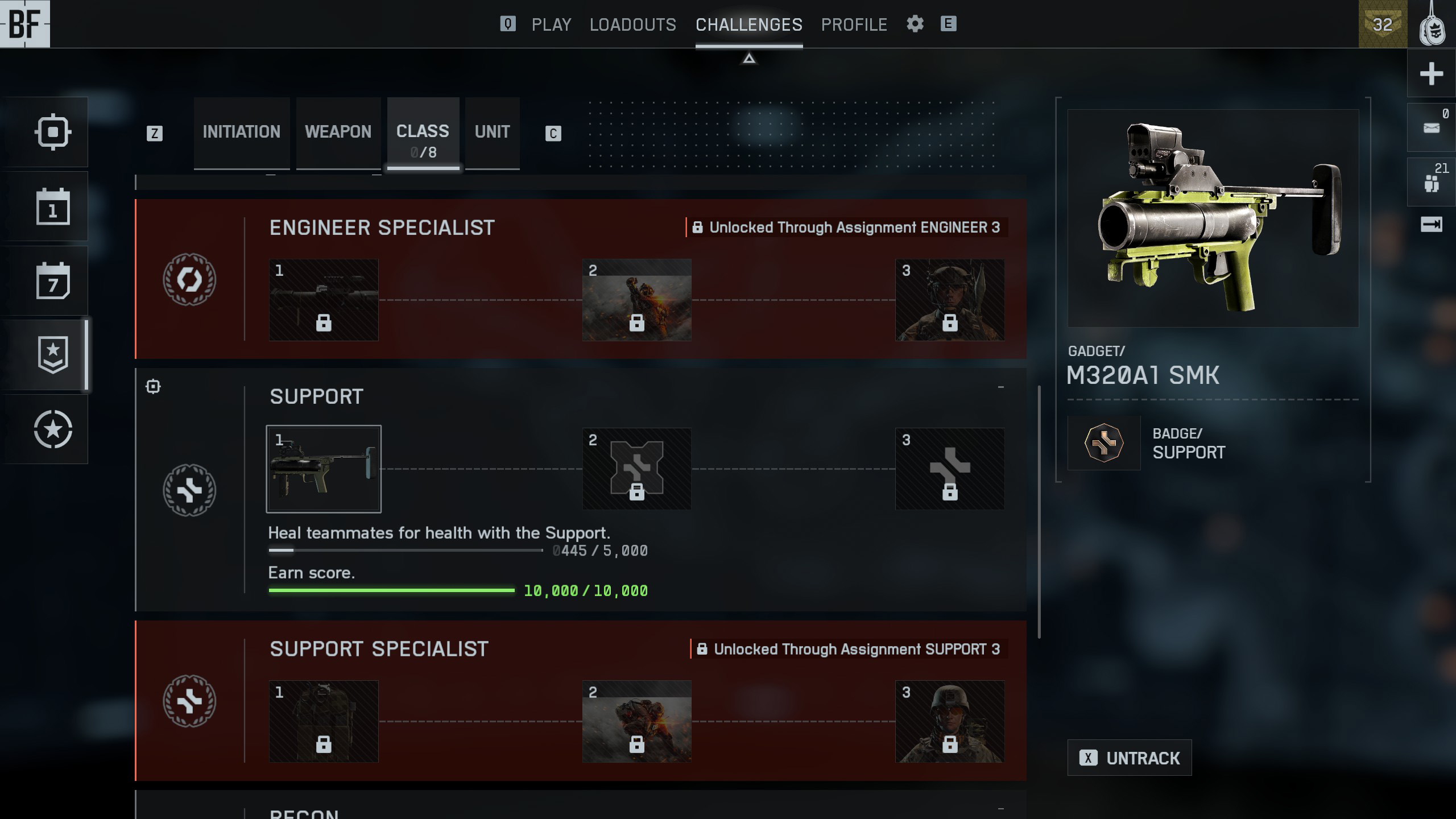Open the weekly calendar sidebar icon
The image size is (1456, 819).
coord(53,281)
